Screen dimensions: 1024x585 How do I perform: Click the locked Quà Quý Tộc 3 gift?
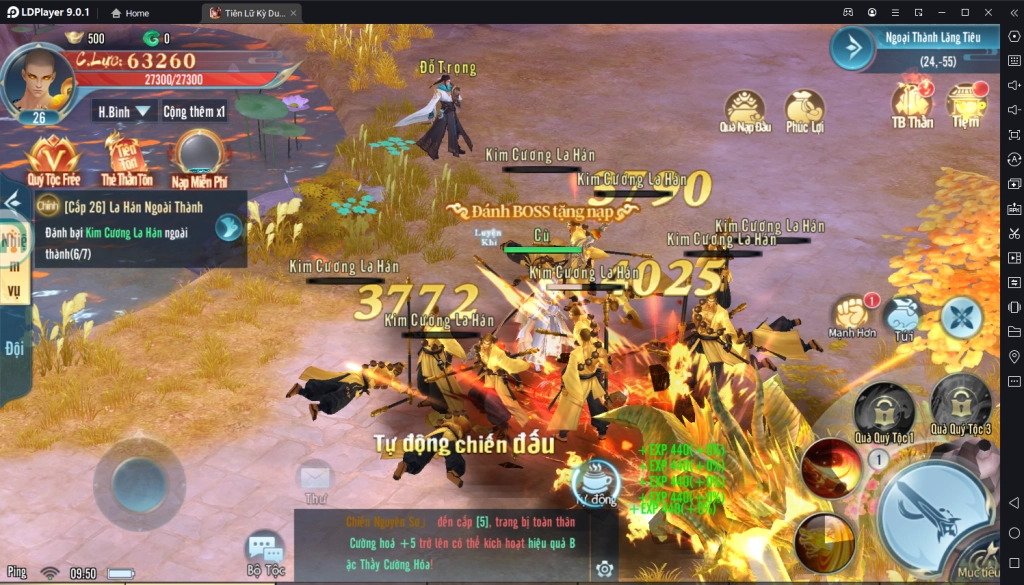click(x=960, y=404)
